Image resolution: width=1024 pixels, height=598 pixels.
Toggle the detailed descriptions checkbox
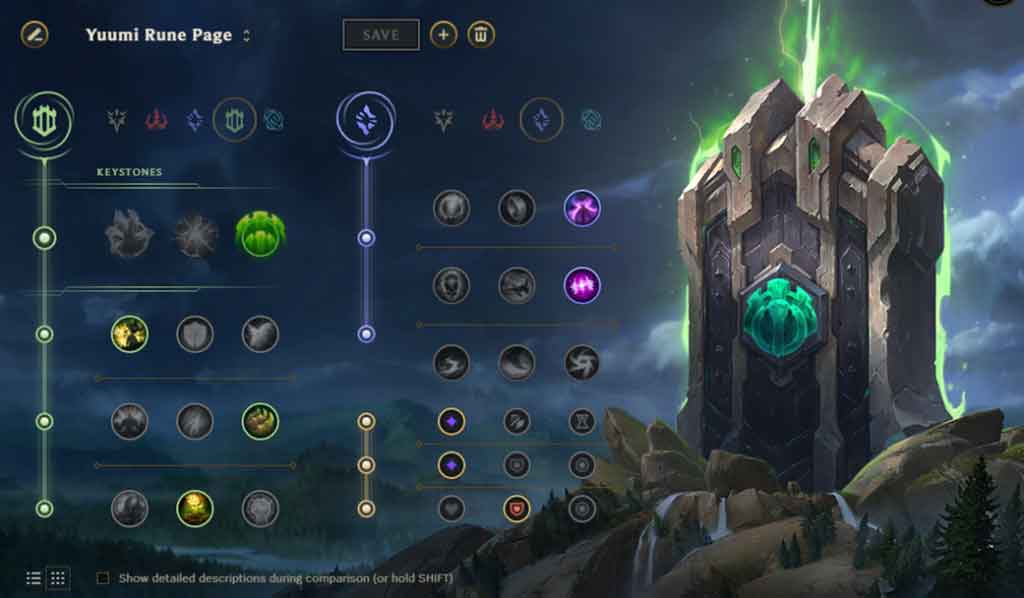click(x=103, y=578)
